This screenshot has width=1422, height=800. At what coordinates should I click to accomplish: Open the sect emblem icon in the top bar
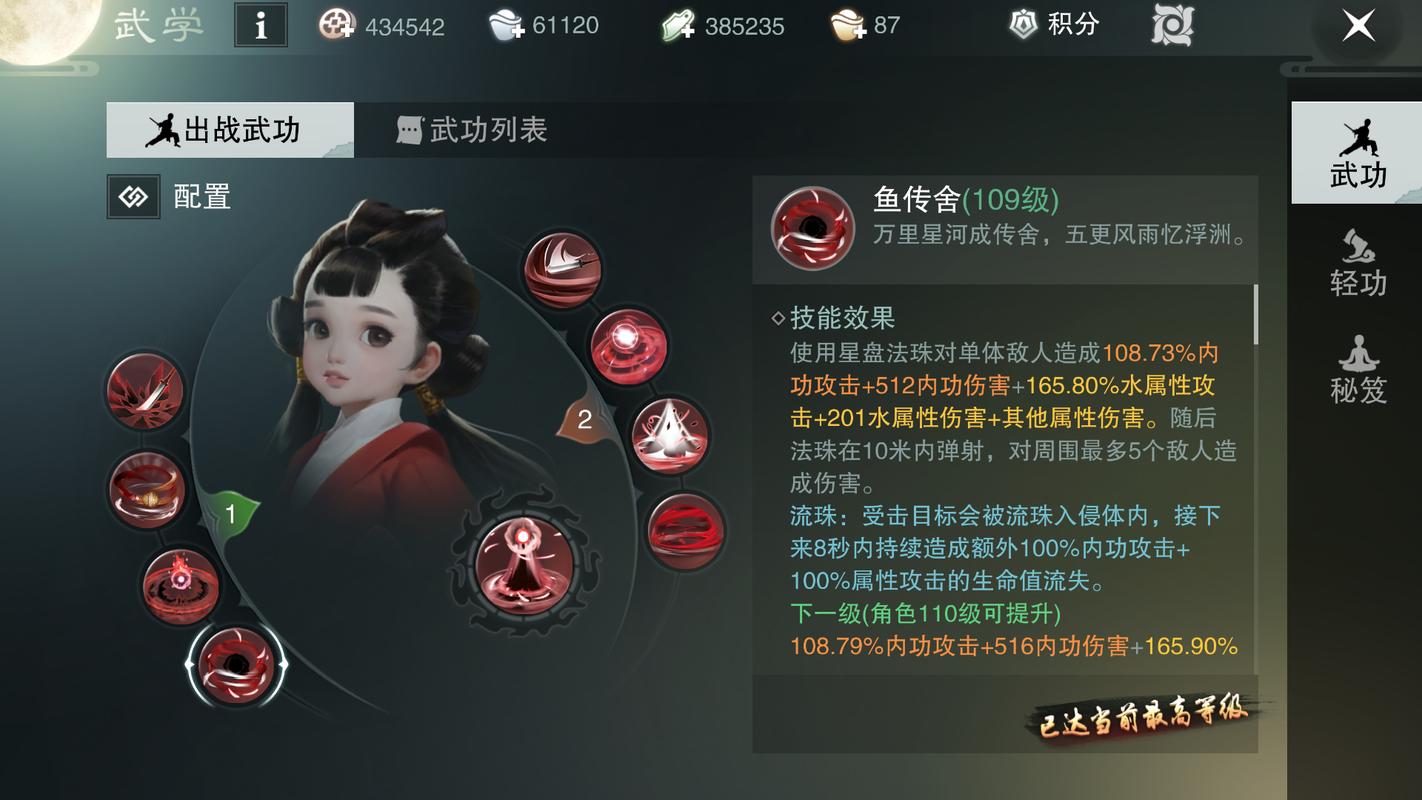[1170, 27]
